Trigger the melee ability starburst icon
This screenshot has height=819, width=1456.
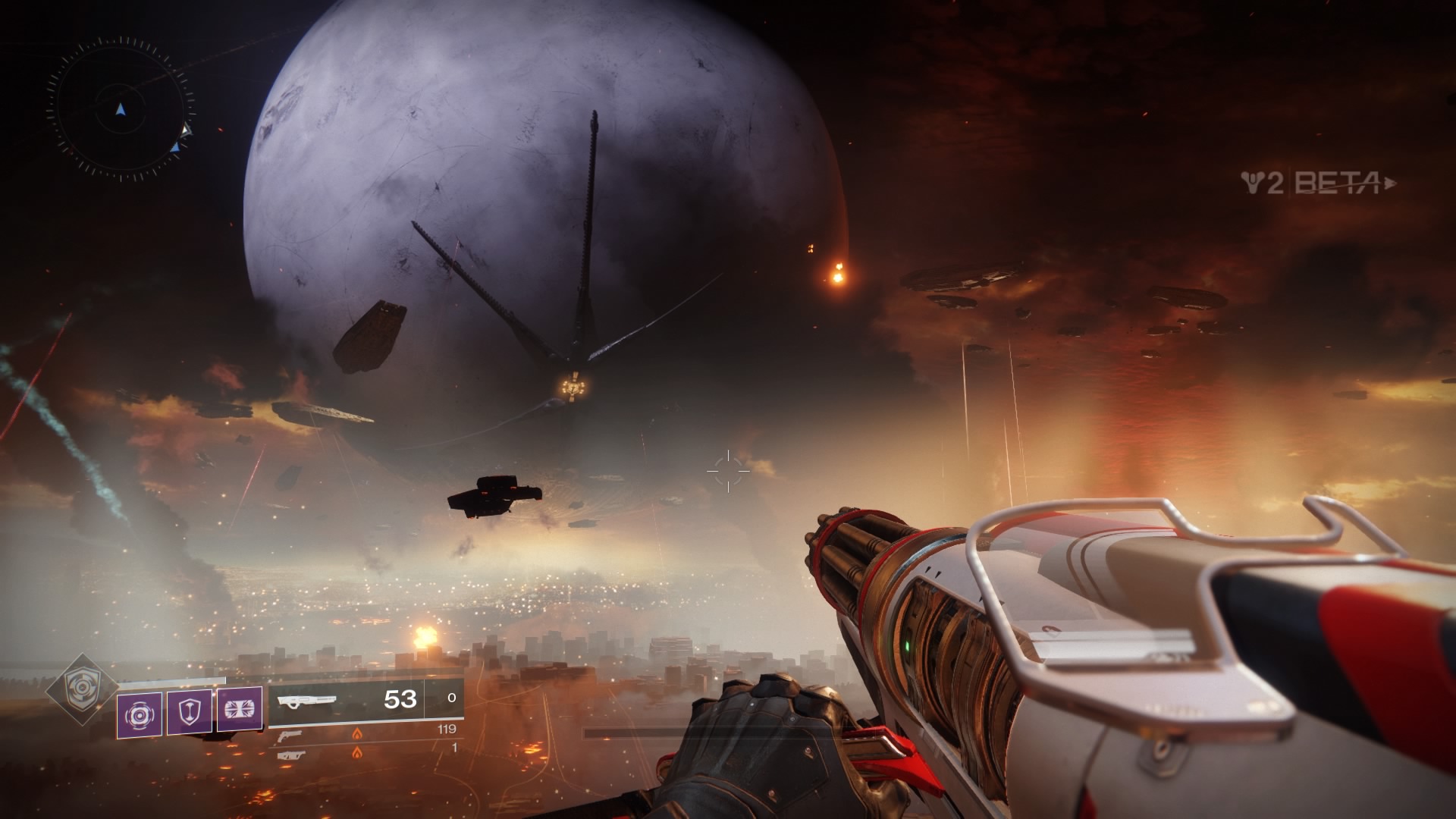(x=240, y=710)
